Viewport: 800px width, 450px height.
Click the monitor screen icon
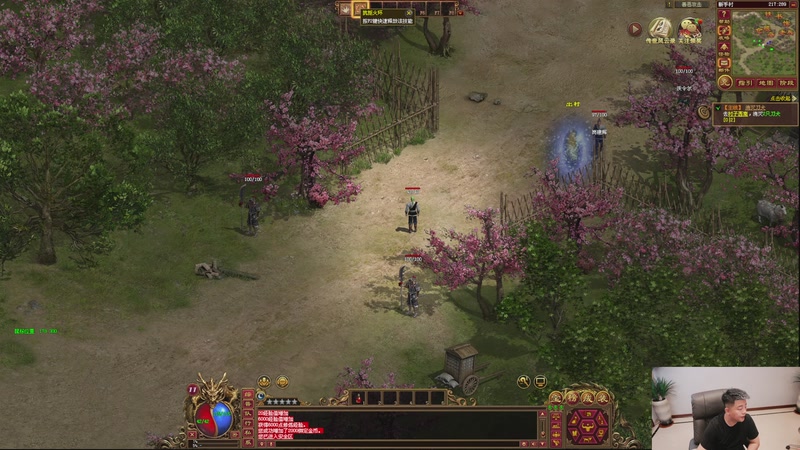coord(540,381)
